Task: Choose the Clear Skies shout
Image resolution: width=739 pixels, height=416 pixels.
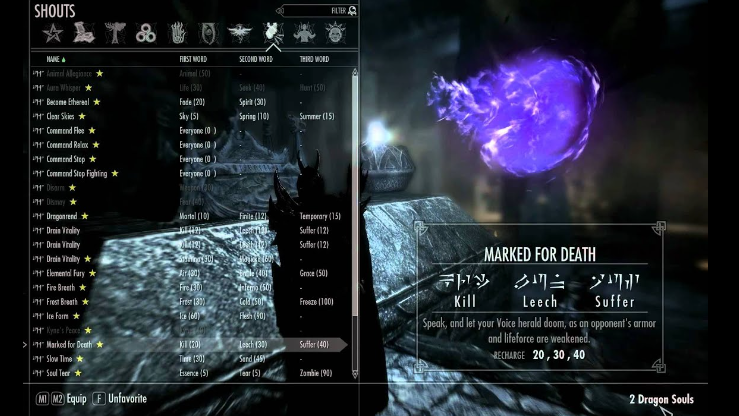Action: coord(61,116)
